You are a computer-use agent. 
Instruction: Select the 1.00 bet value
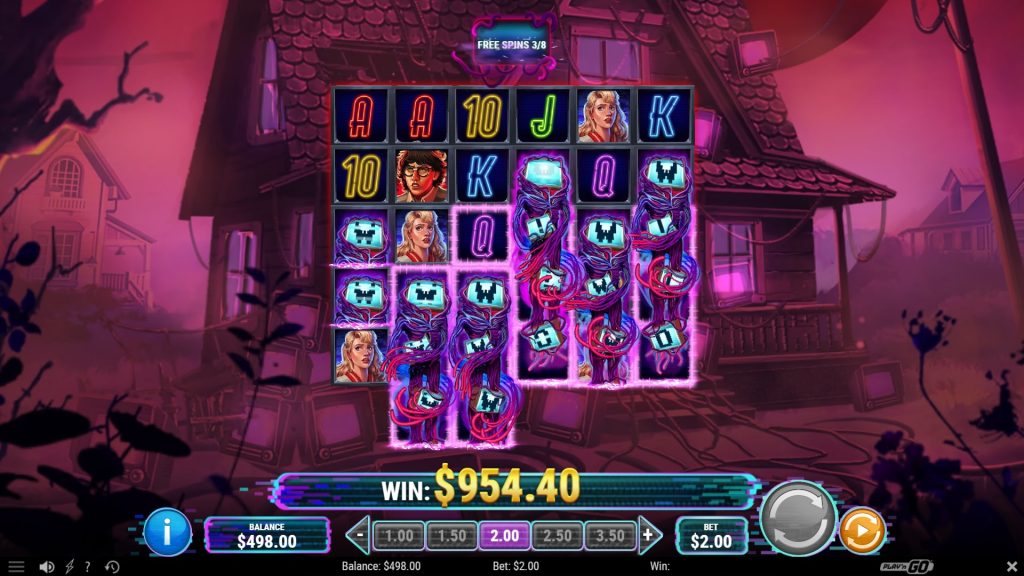(x=399, y=536)
